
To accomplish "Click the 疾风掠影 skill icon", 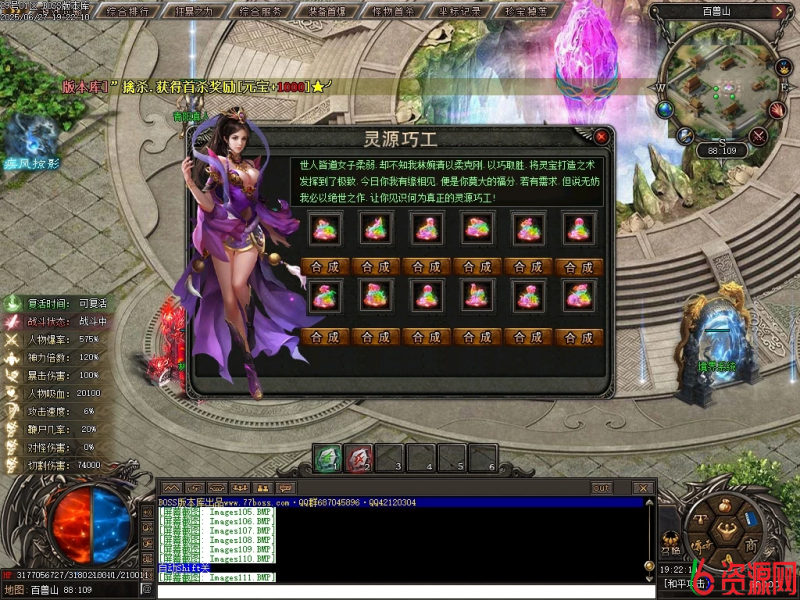I will click(x=32, y=138).
